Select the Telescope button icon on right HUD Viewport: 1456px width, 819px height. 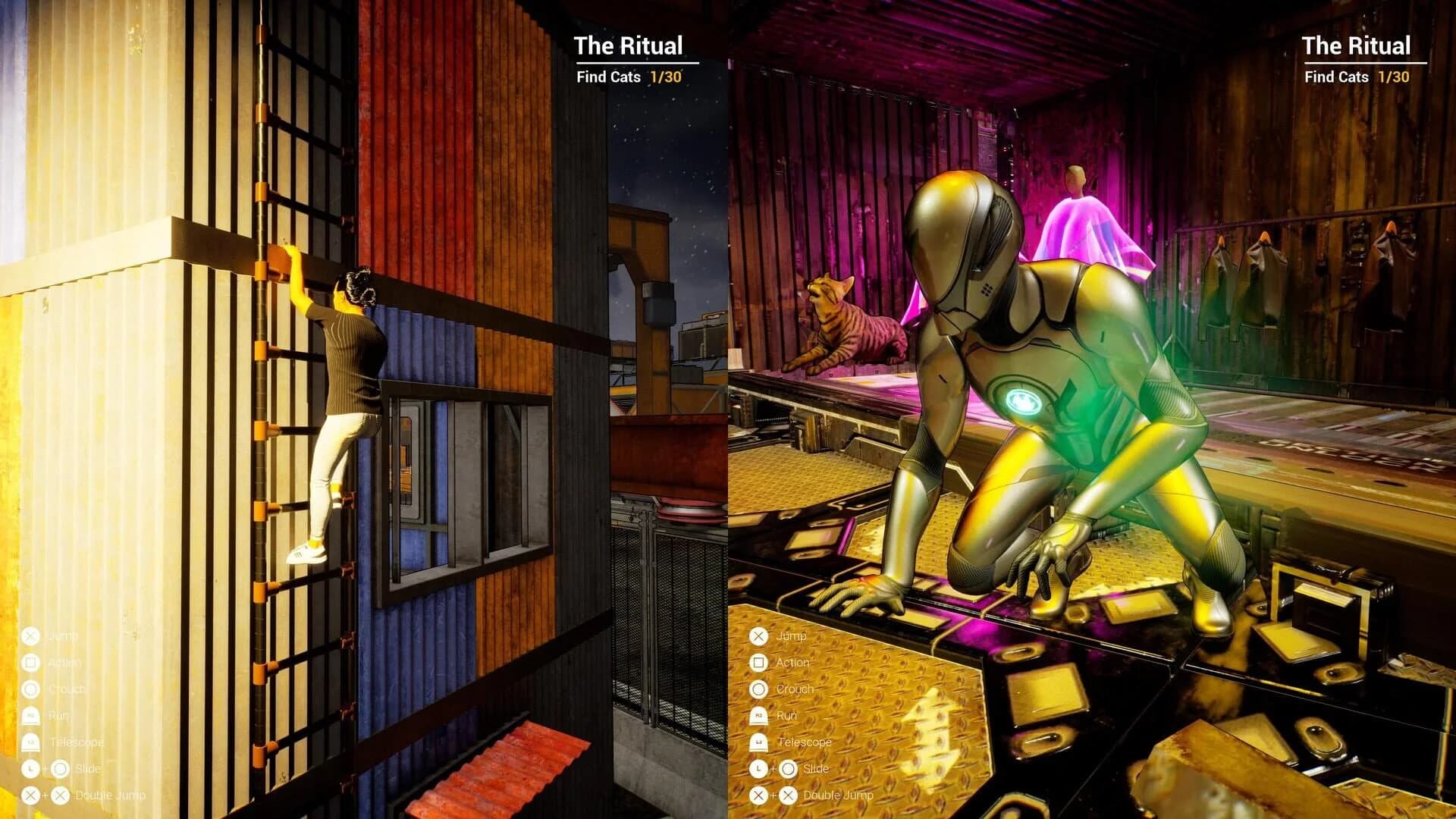[x=757, y=742]
